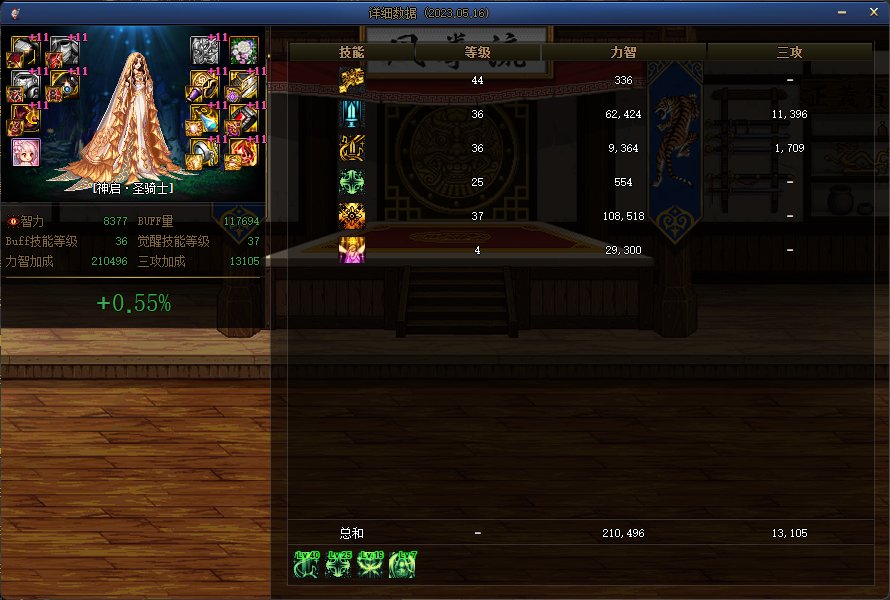Click the 力智 column header
890x600 pixels.
pyautogui.click(x=624, y=52)
